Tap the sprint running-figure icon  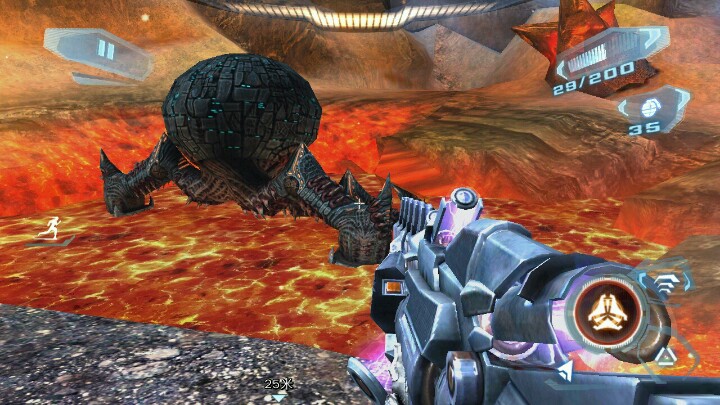47,228
